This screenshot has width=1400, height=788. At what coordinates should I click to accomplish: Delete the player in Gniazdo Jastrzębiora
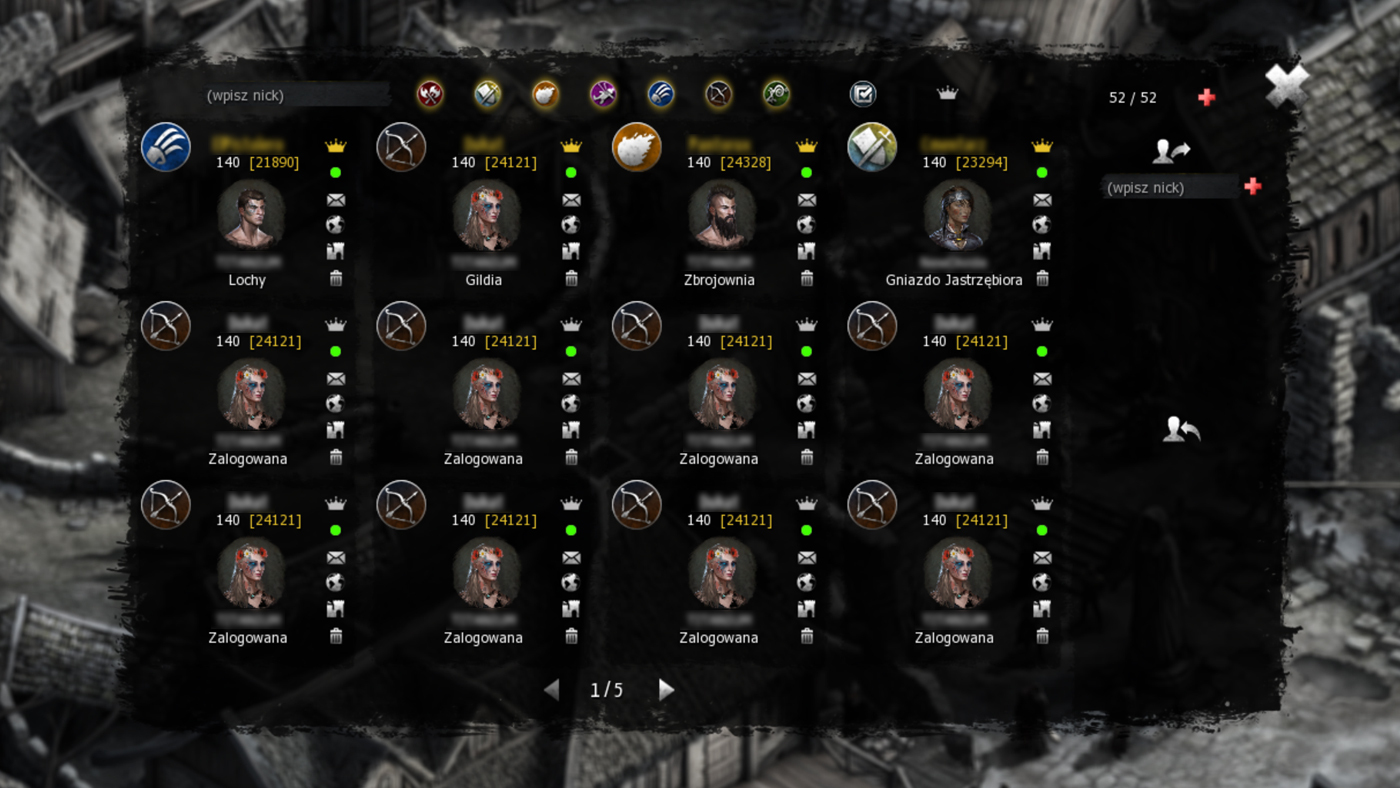1042,278
